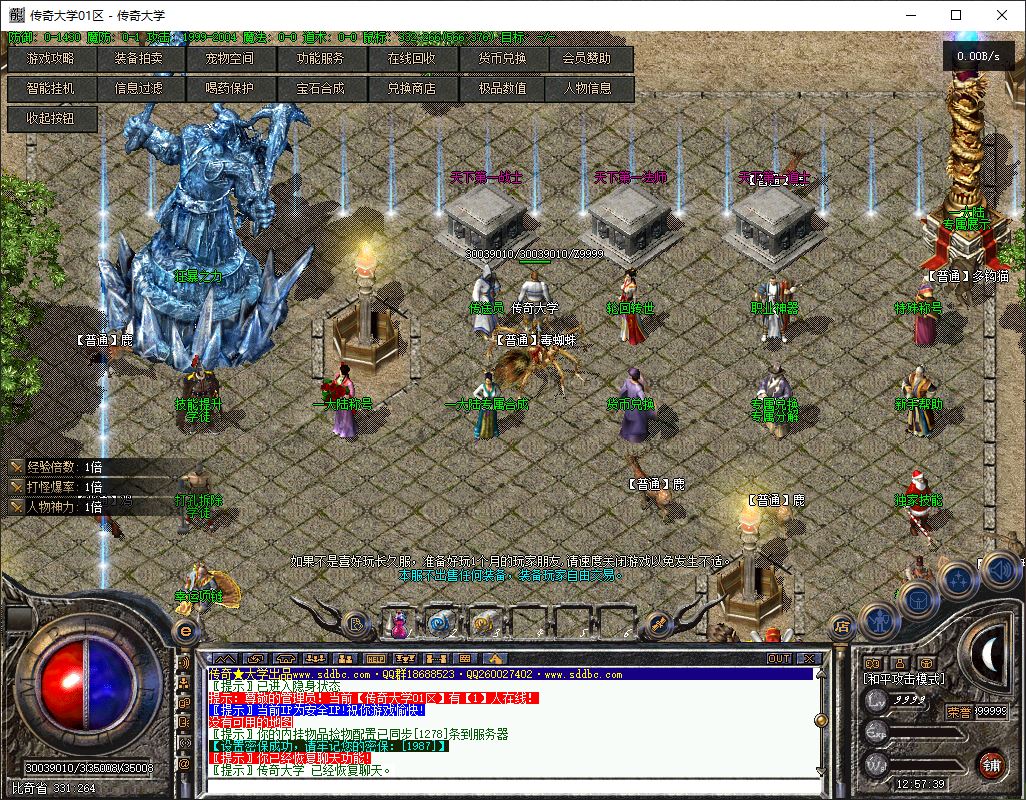Open the 宝石合成 gem synthesis

[320, 88]
